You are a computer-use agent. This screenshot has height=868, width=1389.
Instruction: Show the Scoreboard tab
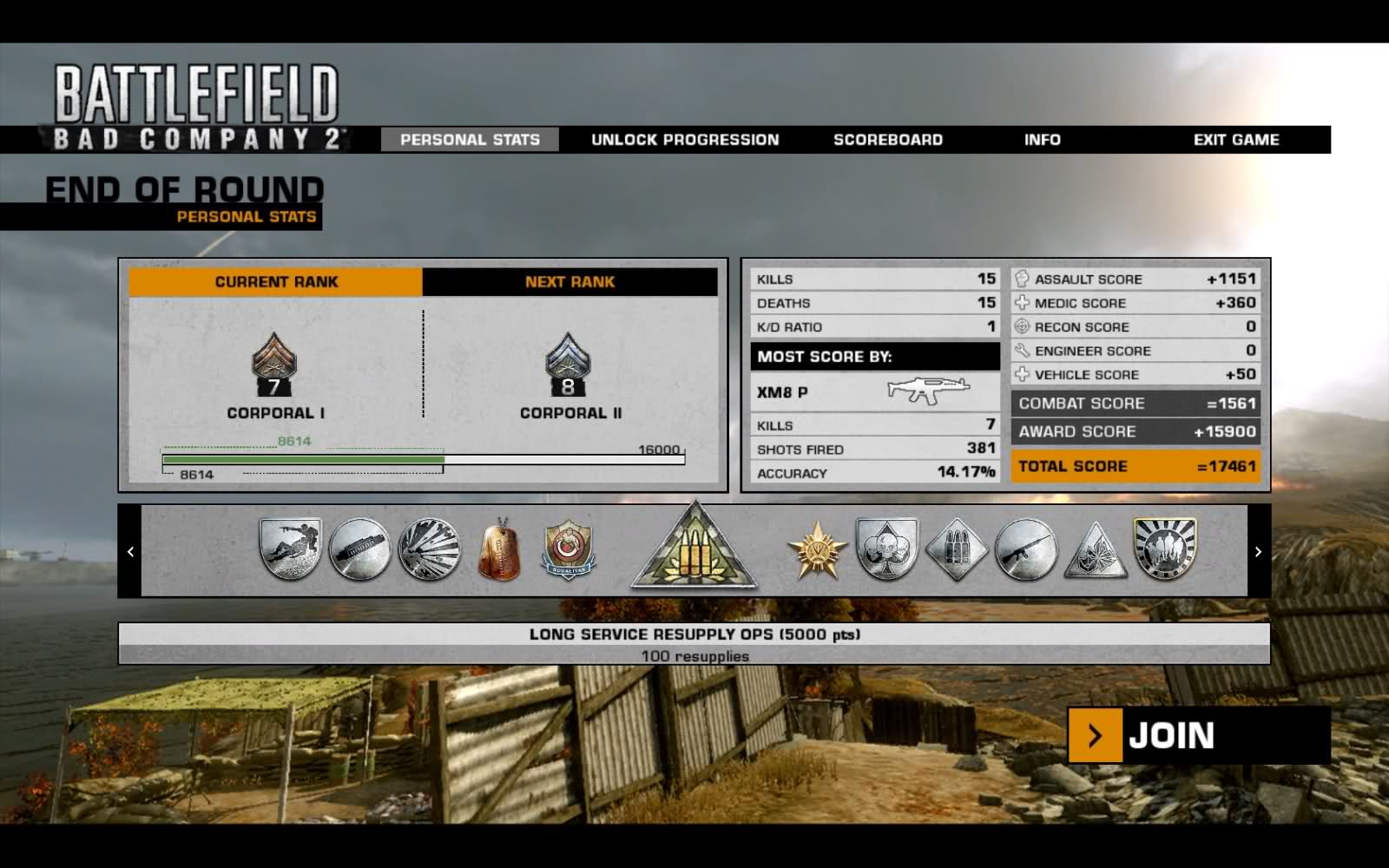[887, 140]
